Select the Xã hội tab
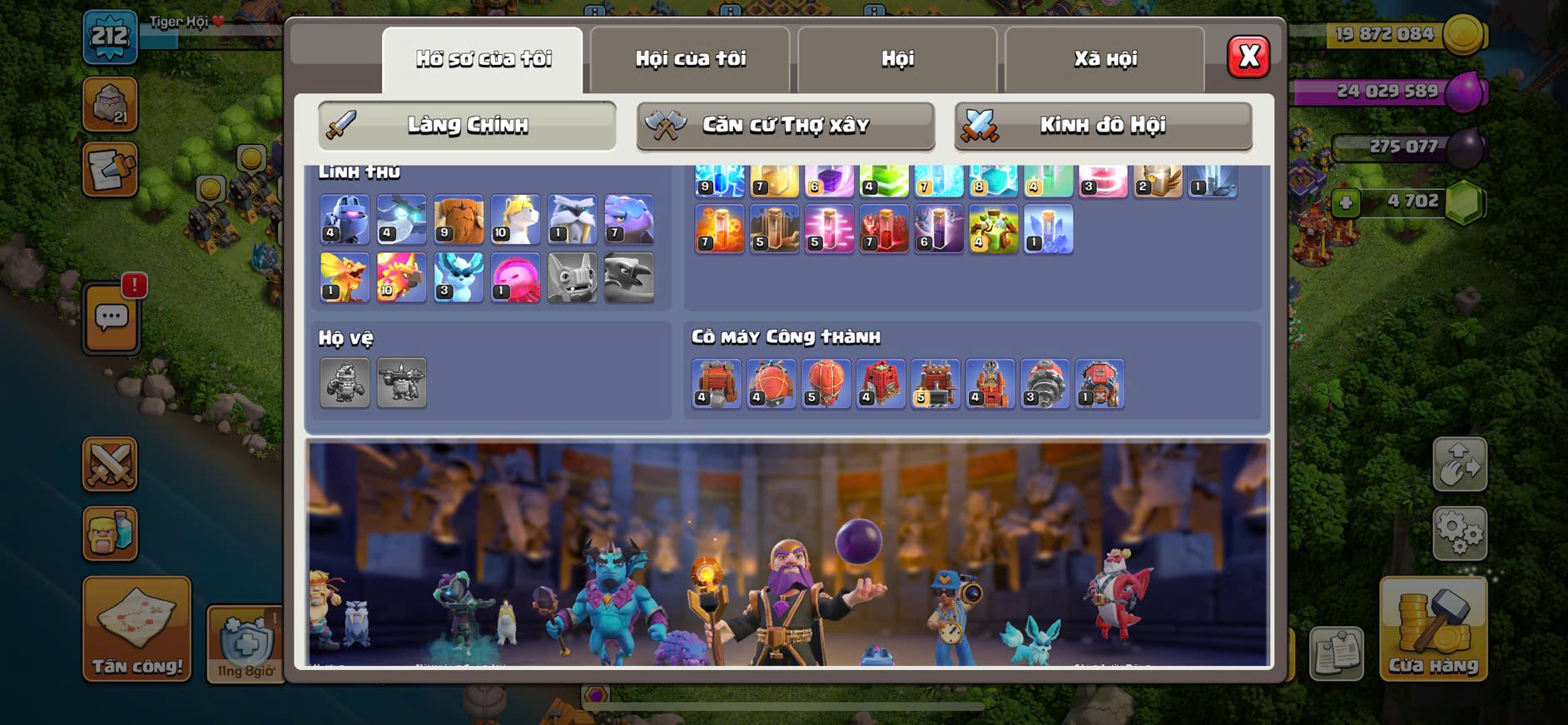This screenshot has width=1568, height=725. tap(1104, 59)
